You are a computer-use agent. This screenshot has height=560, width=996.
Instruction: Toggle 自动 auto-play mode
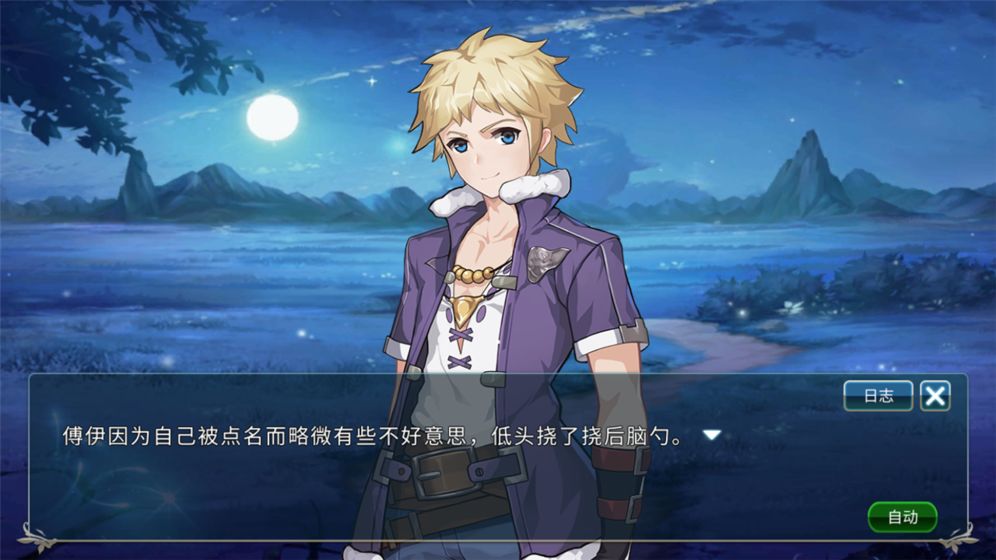(x=902, y=517)
